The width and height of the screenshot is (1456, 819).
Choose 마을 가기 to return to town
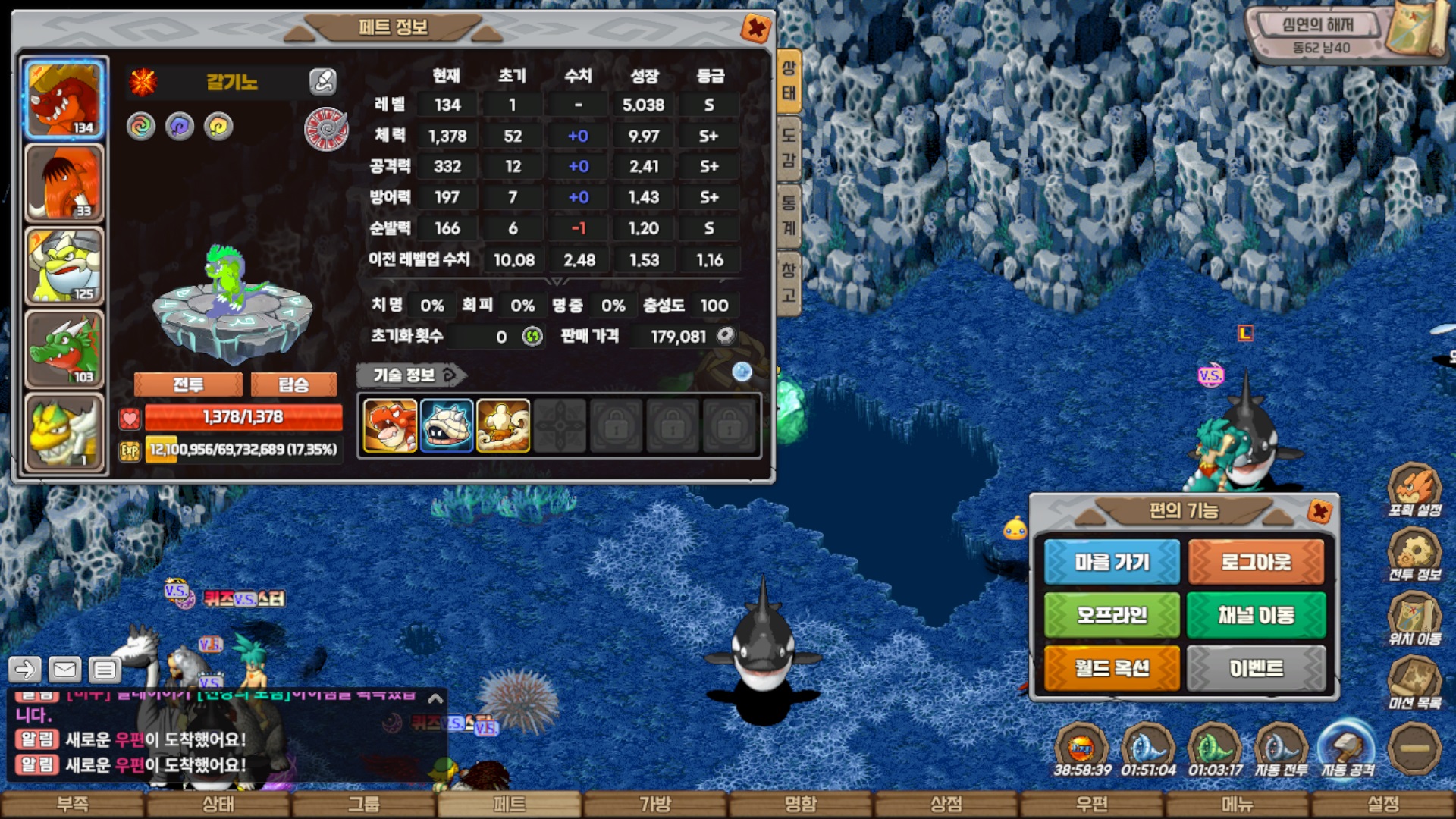pyautogui.click(x=1112, y=562)
